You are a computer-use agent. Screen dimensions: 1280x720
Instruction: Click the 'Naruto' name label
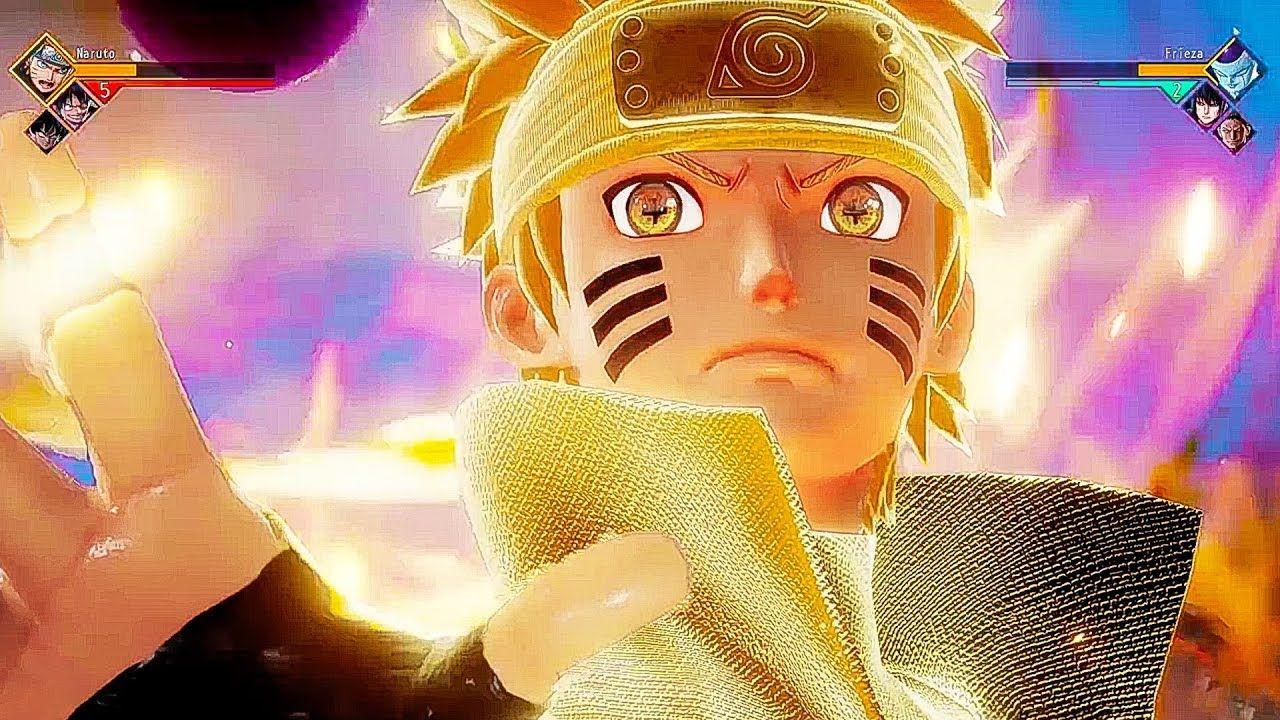[x=94, y=54]
